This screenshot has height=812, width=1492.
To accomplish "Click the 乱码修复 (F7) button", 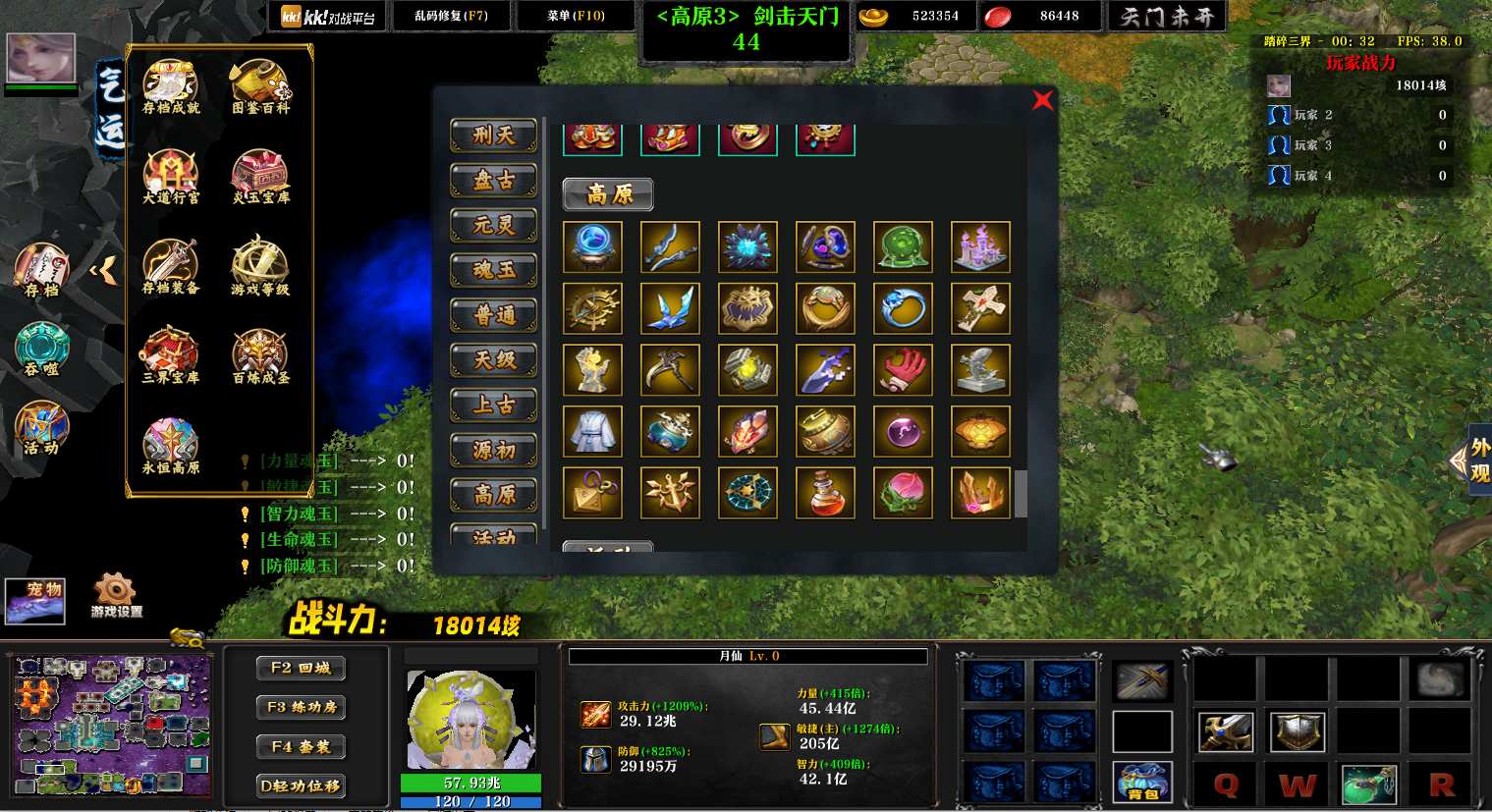I will 451,16.
